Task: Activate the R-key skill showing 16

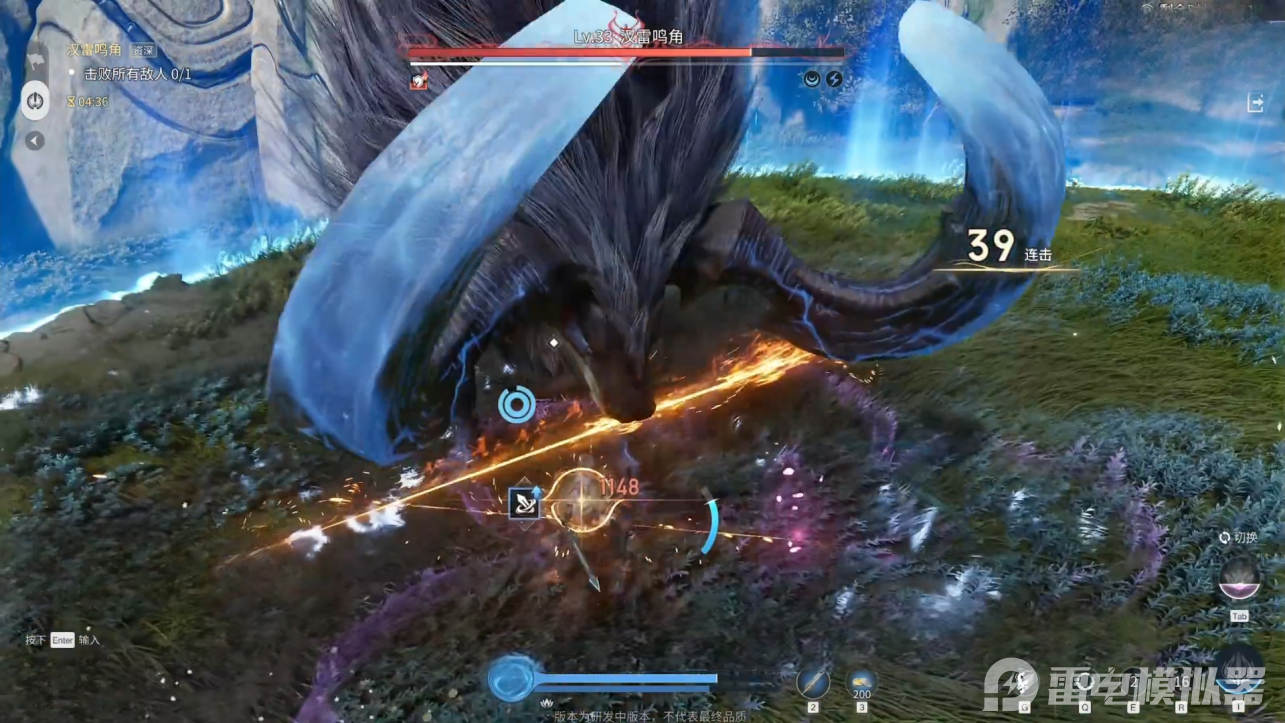Action: [x=1183, y=682]
